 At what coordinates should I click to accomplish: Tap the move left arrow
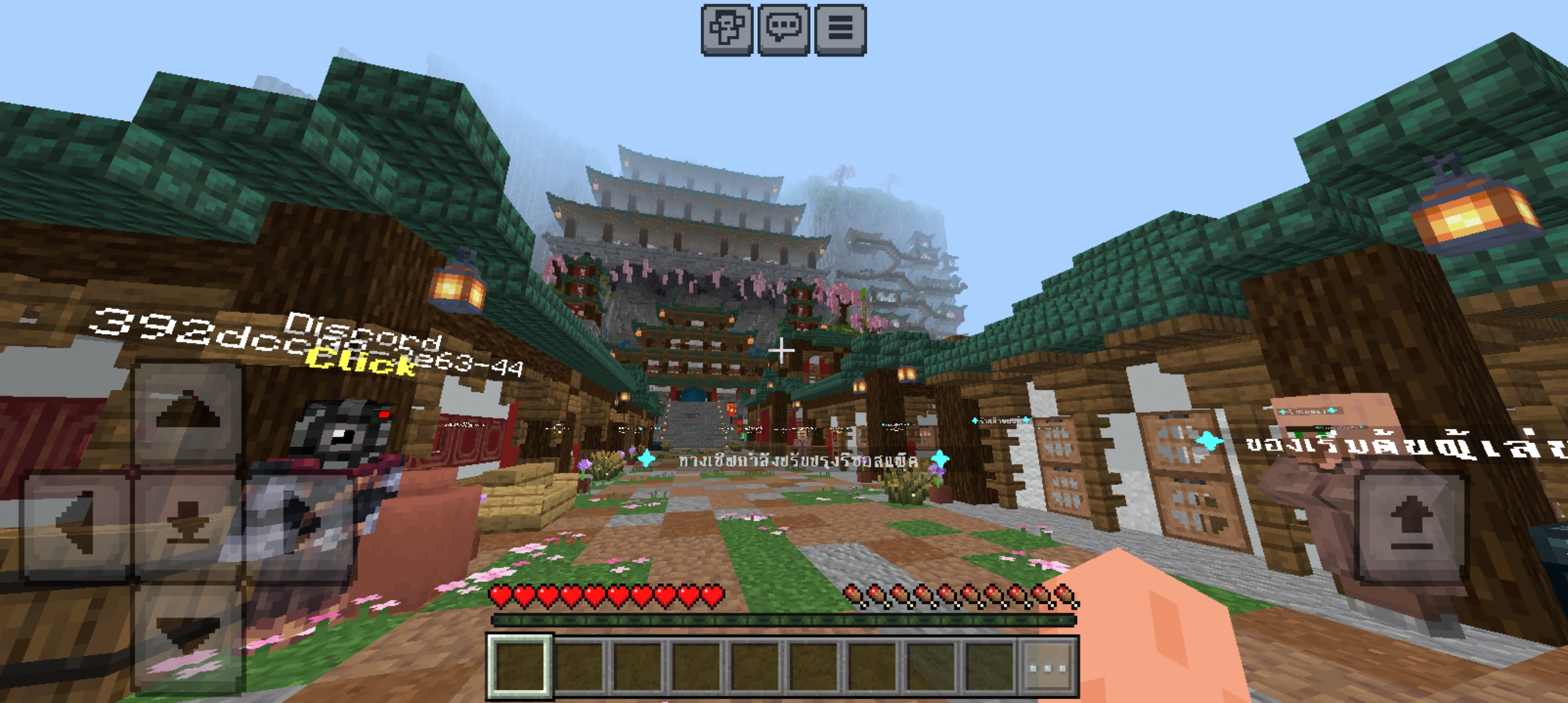pyautogui.click(x=77, y=524)
